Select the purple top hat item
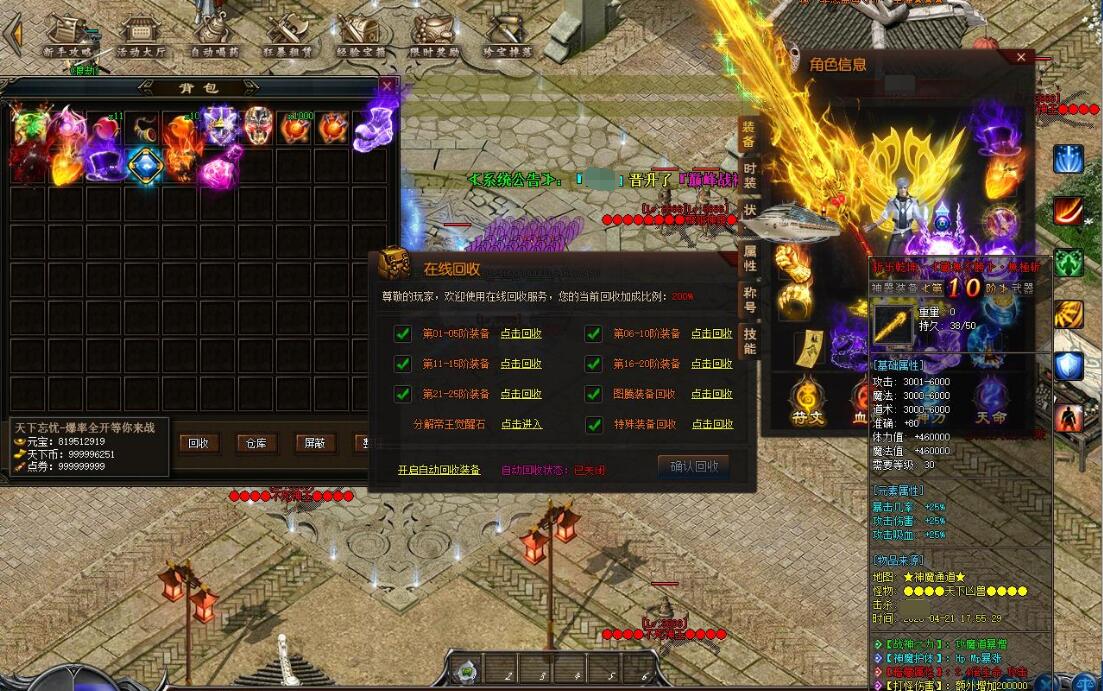Viewport: 1103px width, 691px height. (104, 162)
